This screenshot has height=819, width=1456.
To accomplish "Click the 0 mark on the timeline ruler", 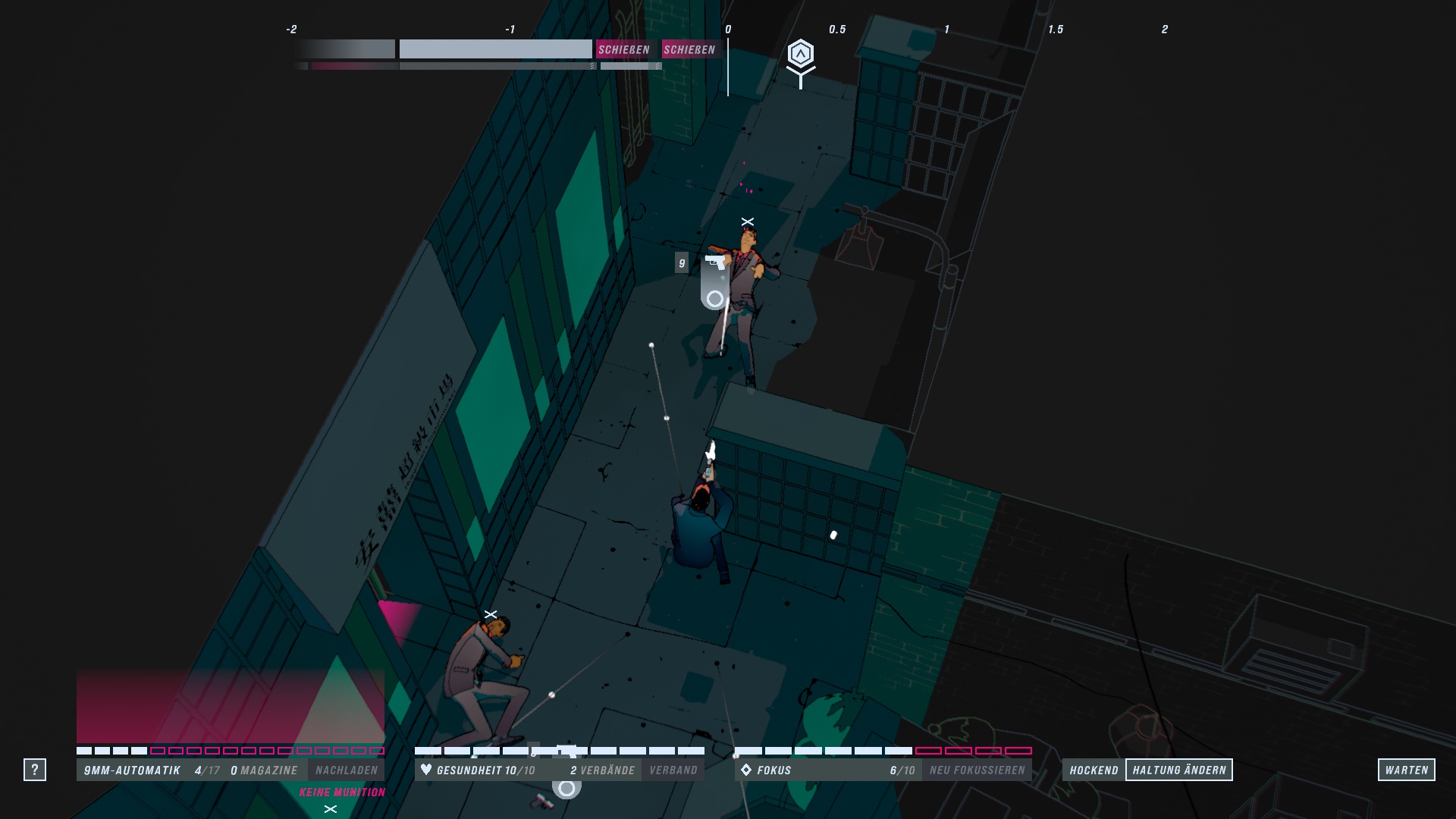I will click(726, 30).
